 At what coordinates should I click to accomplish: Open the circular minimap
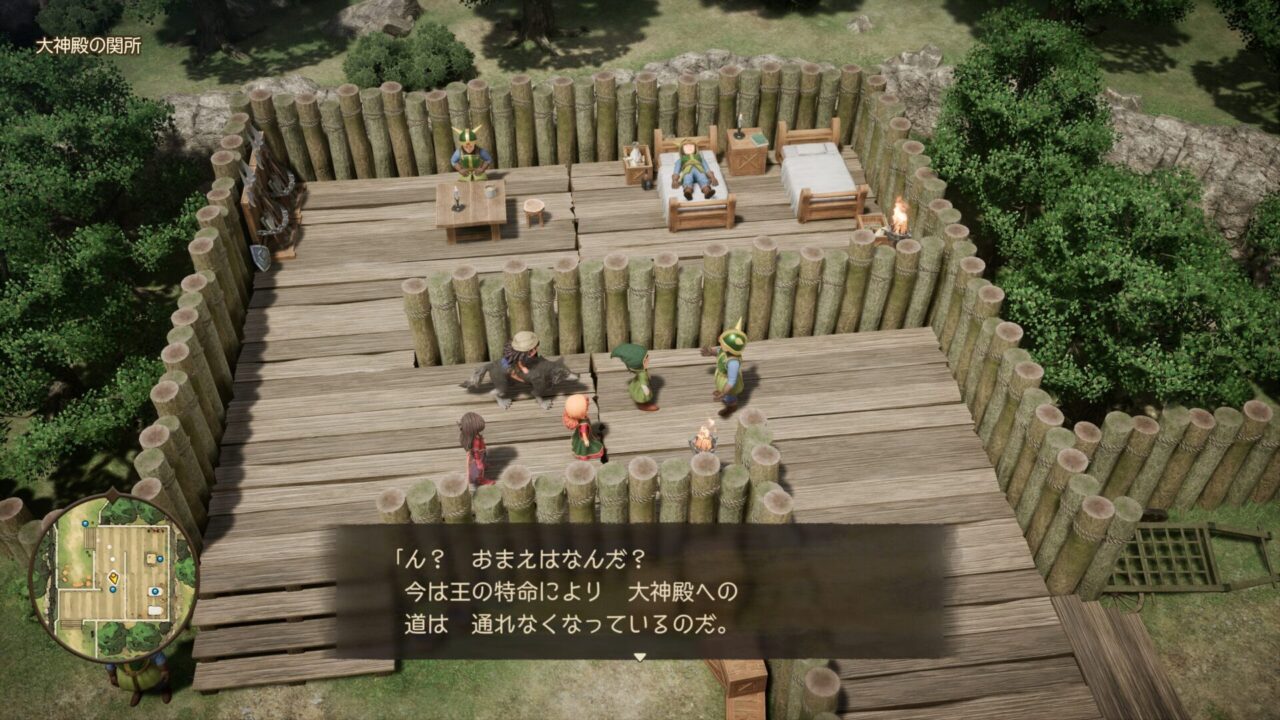(x=113, y=578)
